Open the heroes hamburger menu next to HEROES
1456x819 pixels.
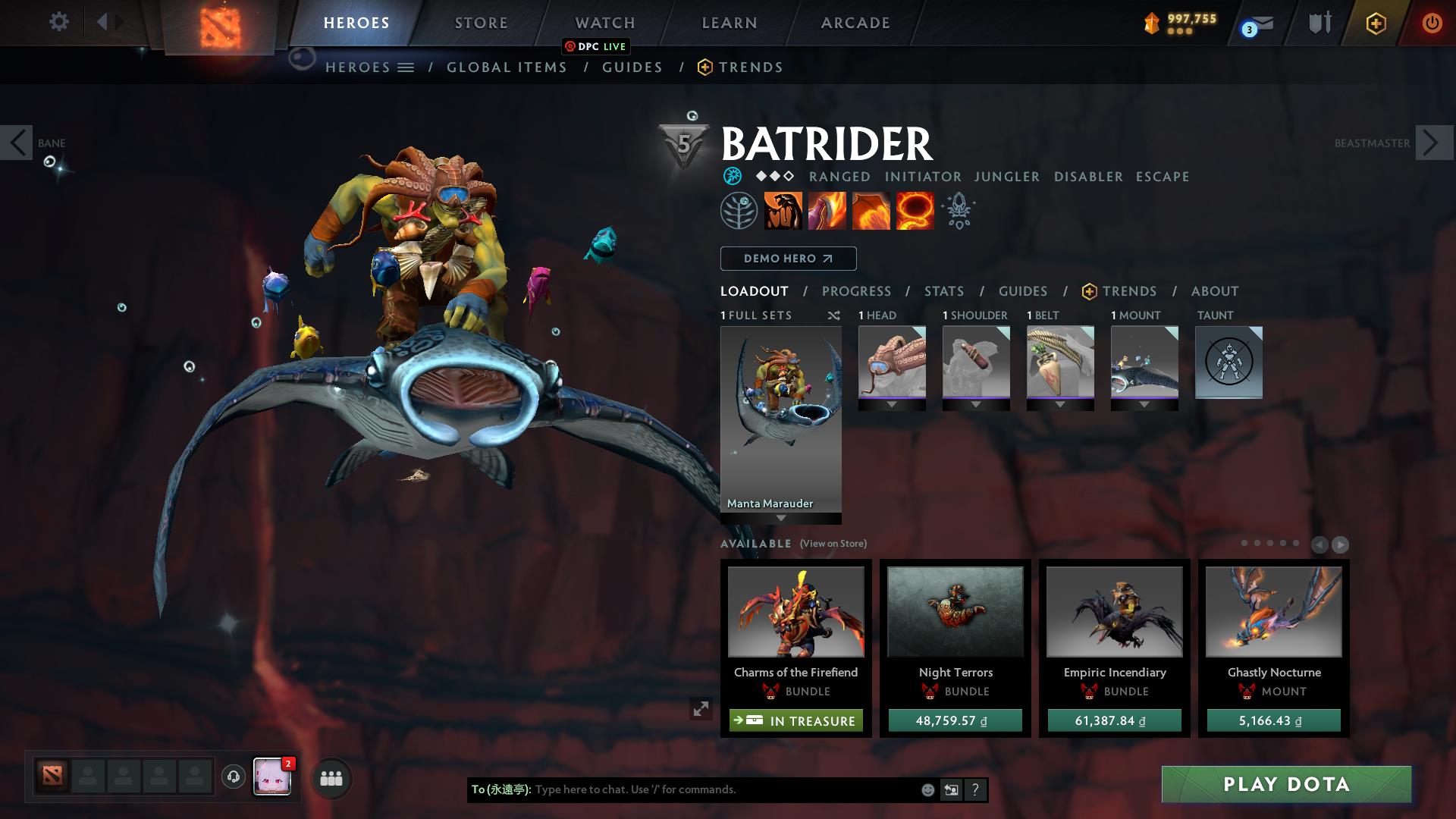406,67
